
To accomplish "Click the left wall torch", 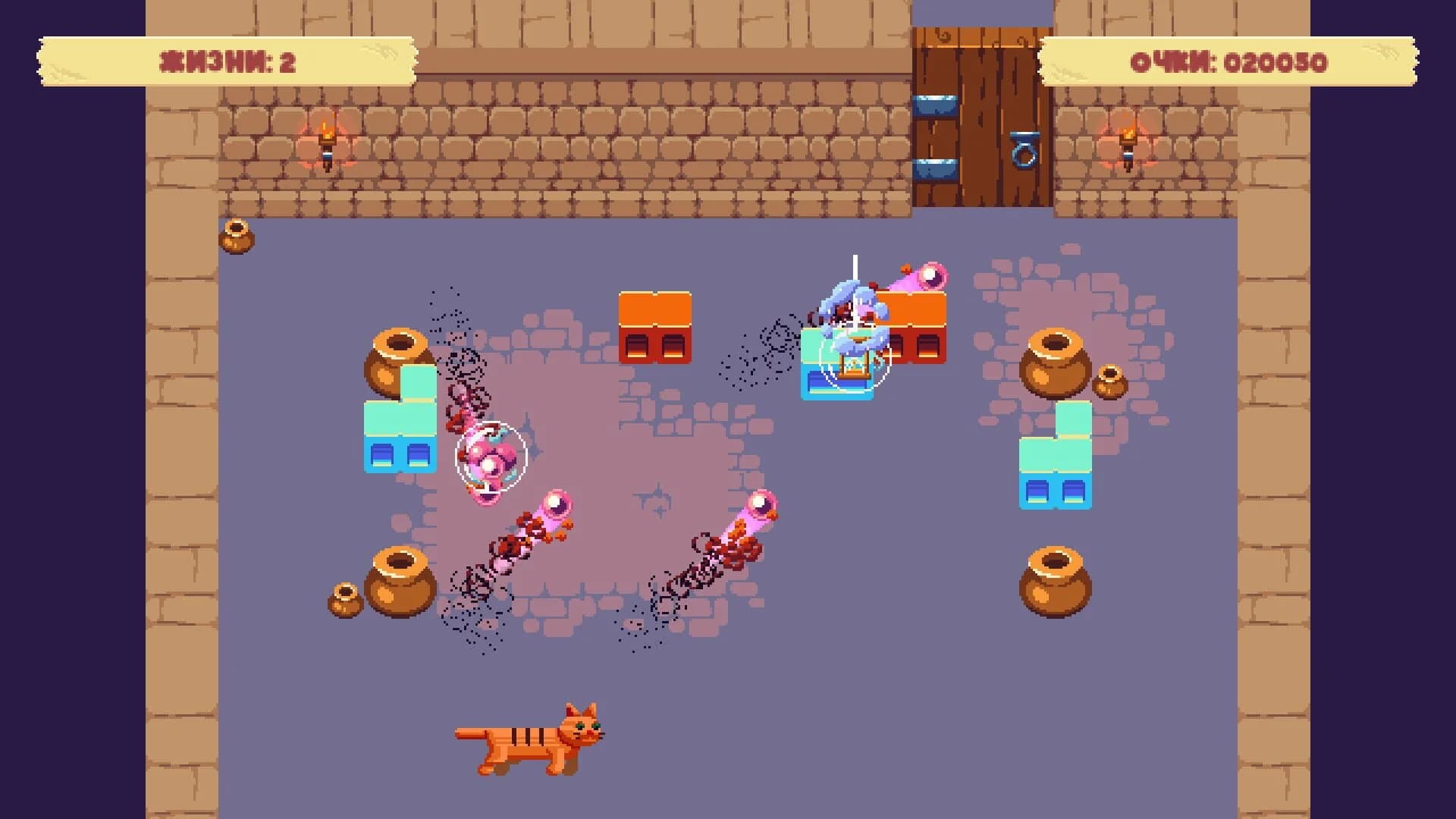I will coord(326,140).
